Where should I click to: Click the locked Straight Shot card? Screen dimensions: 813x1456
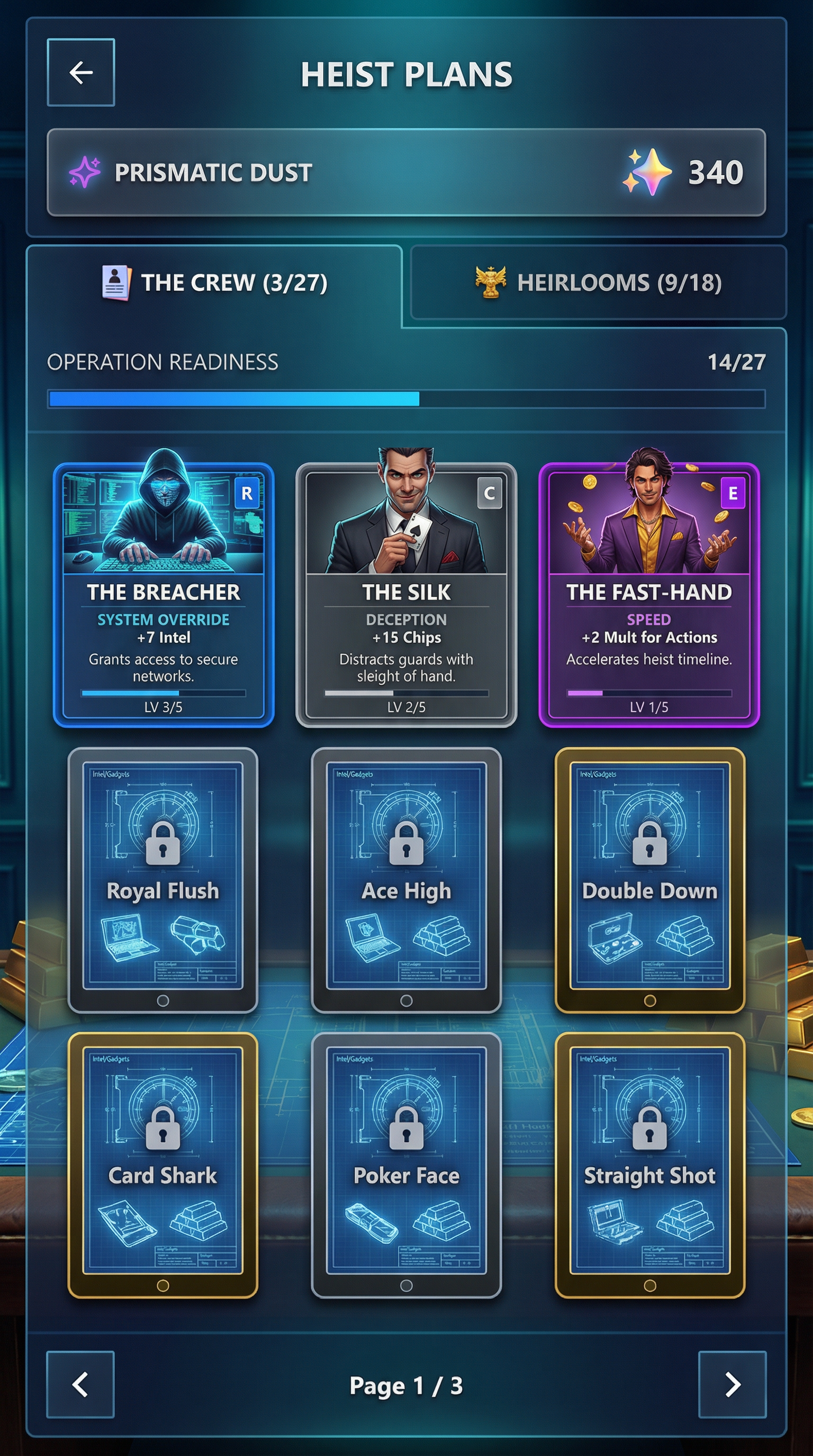(x=649, y=1165)
